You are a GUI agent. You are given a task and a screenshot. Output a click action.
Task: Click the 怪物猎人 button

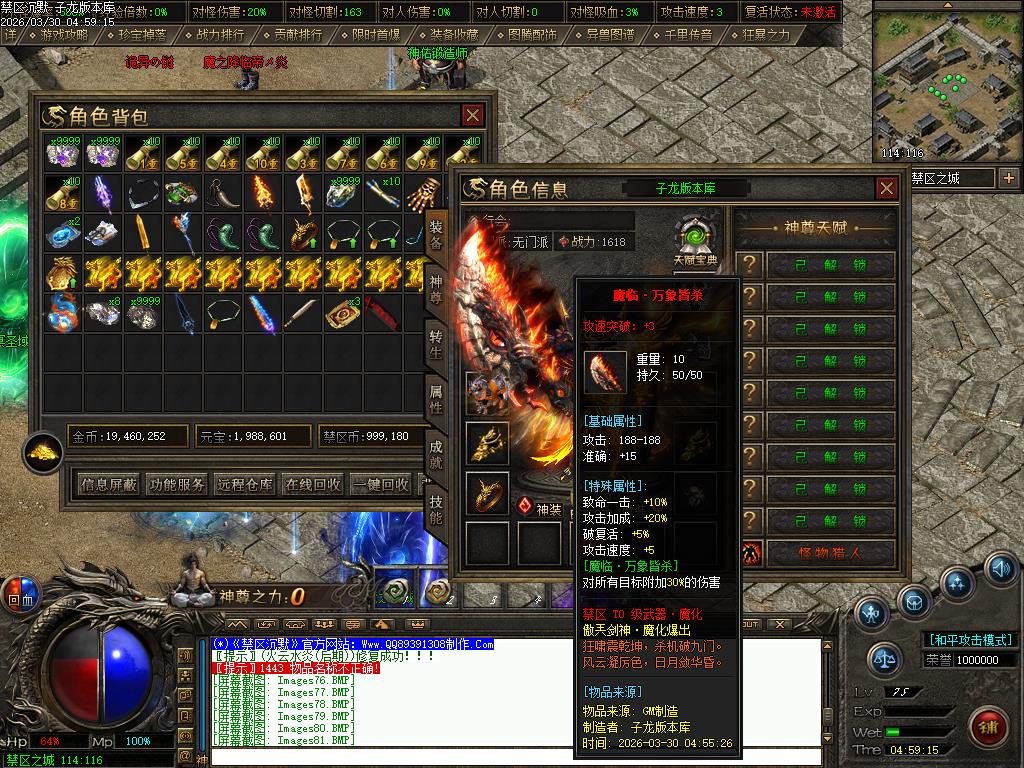830,553
